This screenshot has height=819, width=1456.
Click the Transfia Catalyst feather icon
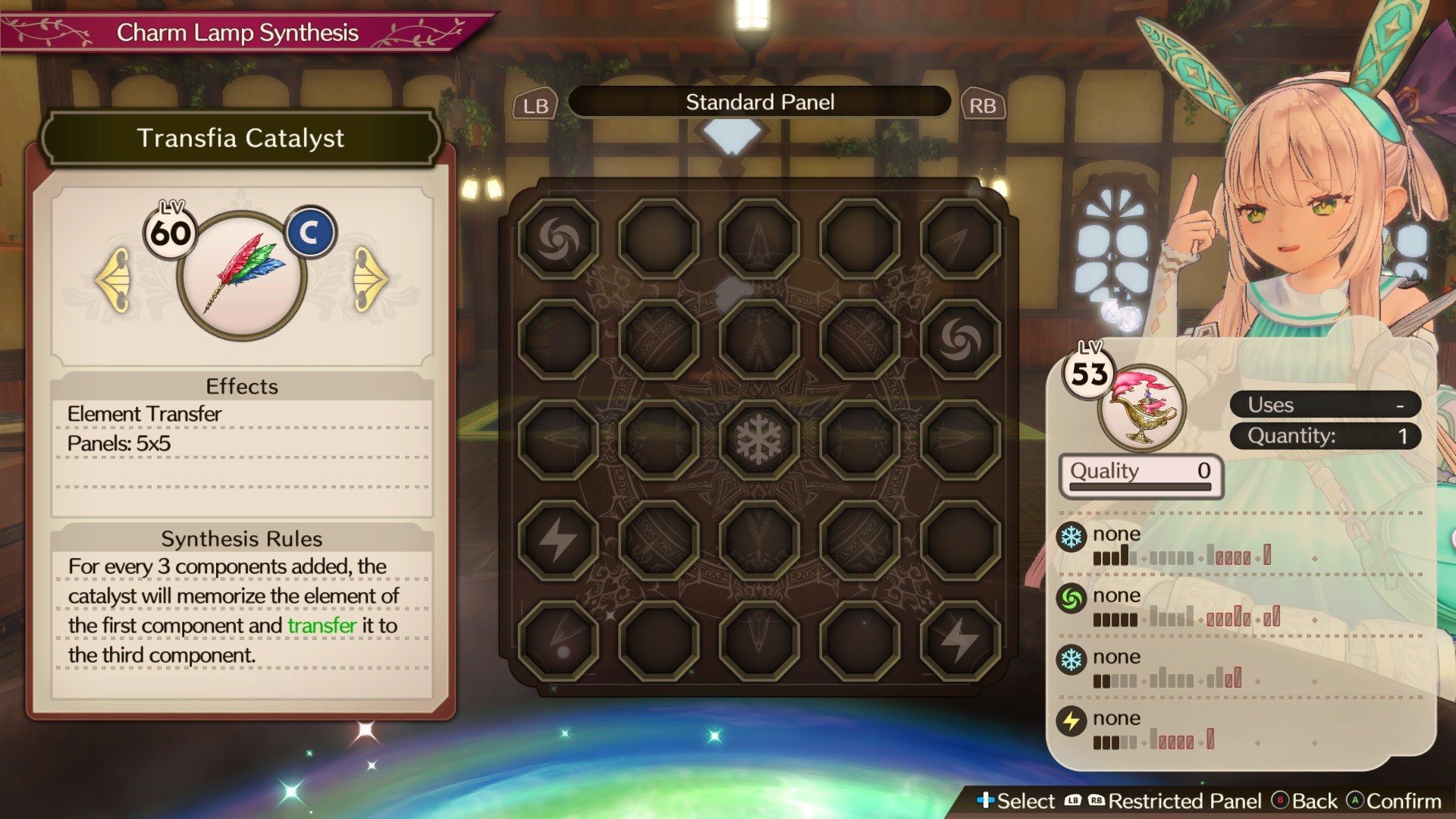pyautogui.click(x=242, y=275)
